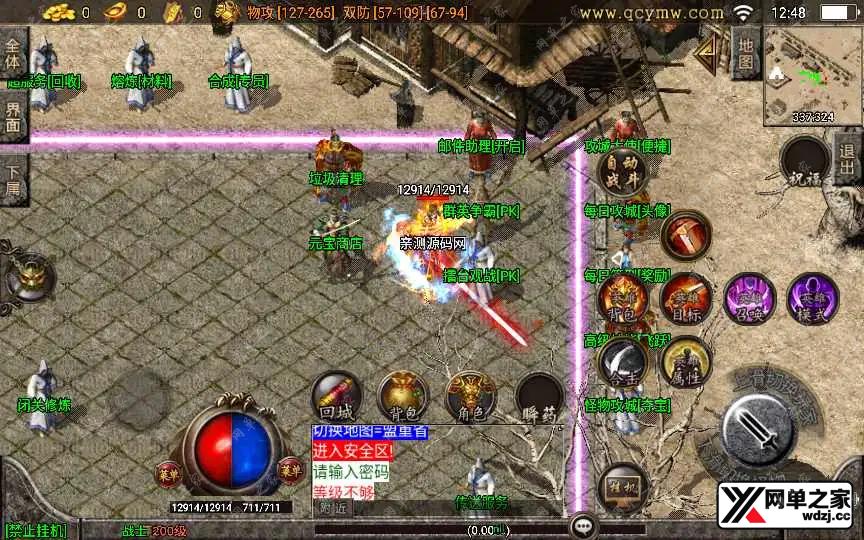The width and height of the screenshot is (864, 540).
Task: Open the 背包 gold pouch bag button
Action: [x=402, y=395]
